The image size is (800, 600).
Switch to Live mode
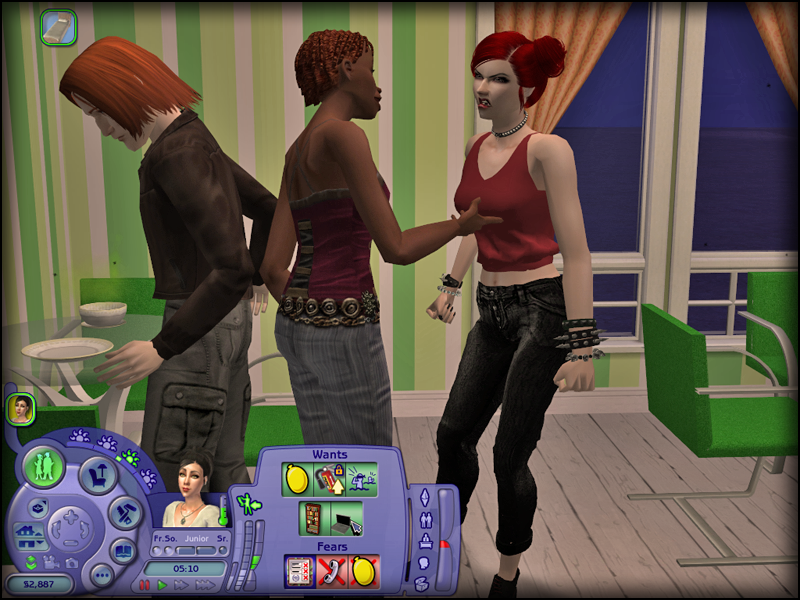pos(44,467)
